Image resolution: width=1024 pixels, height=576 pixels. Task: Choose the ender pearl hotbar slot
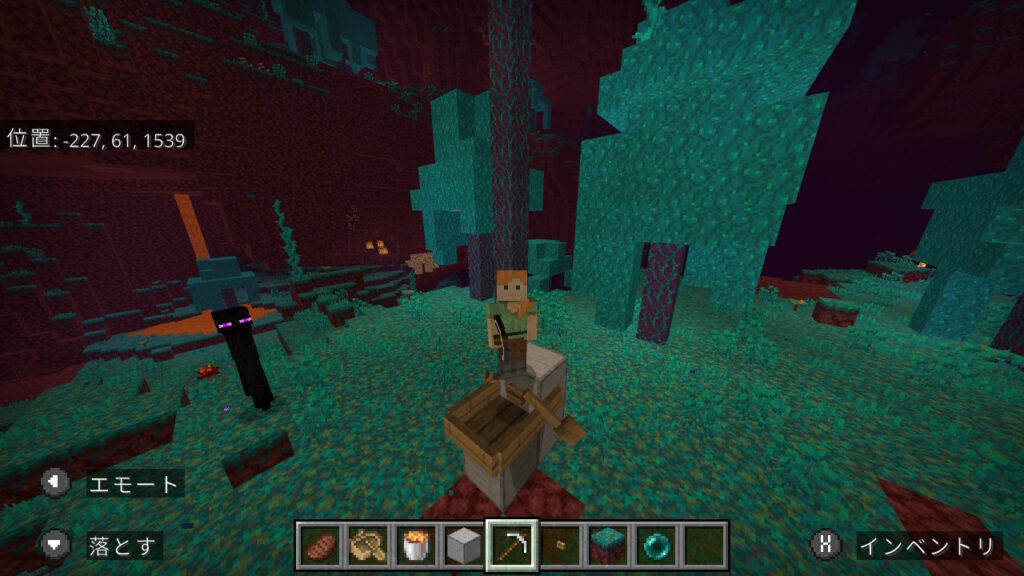tap(656, 545)
